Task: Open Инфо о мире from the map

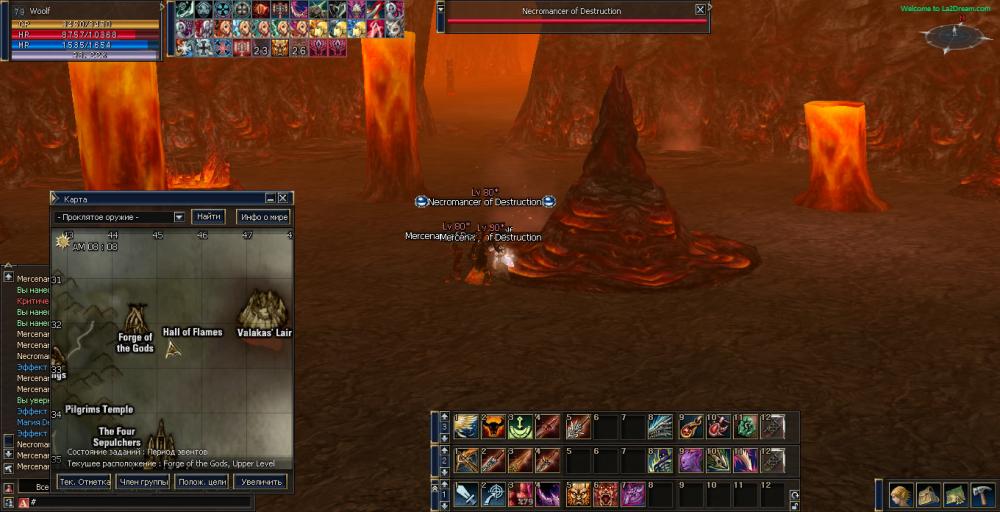Action: [263, 217]
